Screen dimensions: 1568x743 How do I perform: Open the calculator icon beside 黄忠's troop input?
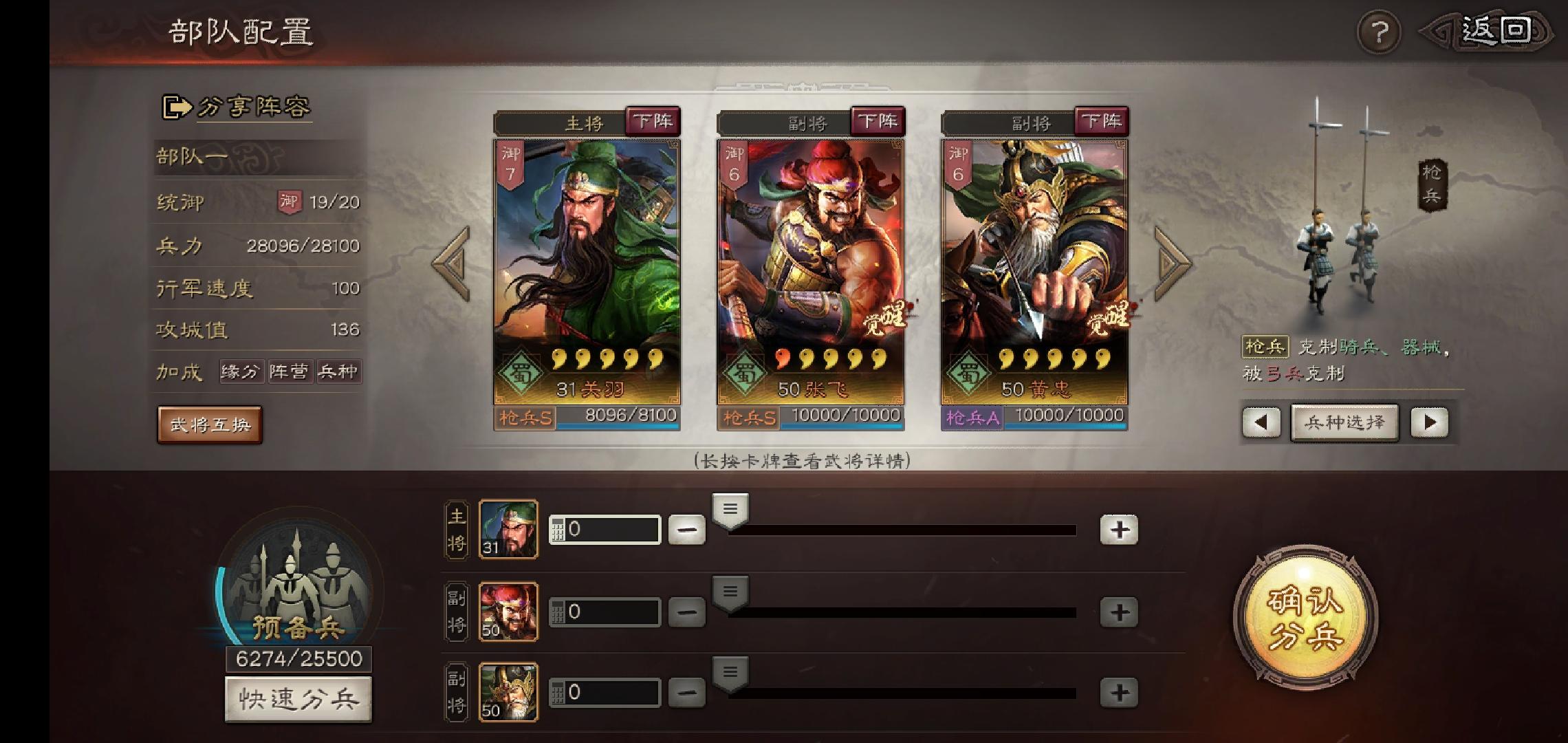[557, 692]
